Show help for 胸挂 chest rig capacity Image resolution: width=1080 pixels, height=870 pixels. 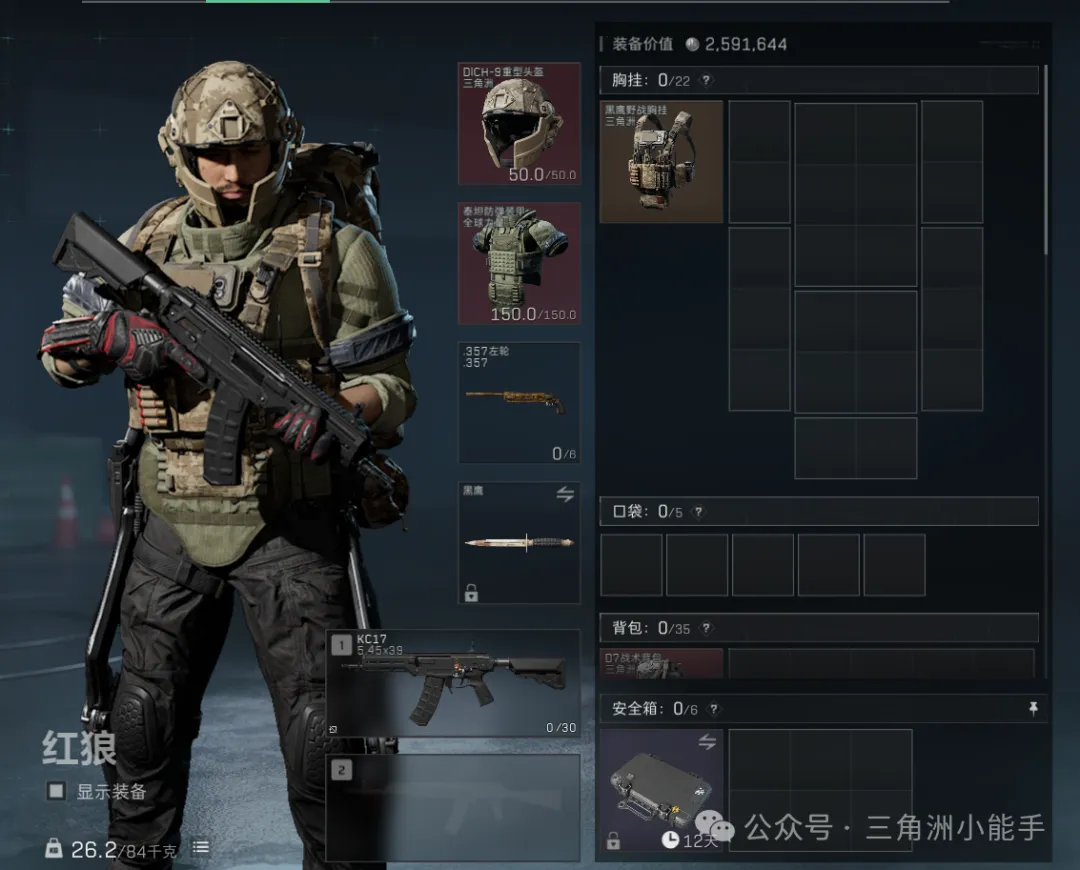point(706,81)
